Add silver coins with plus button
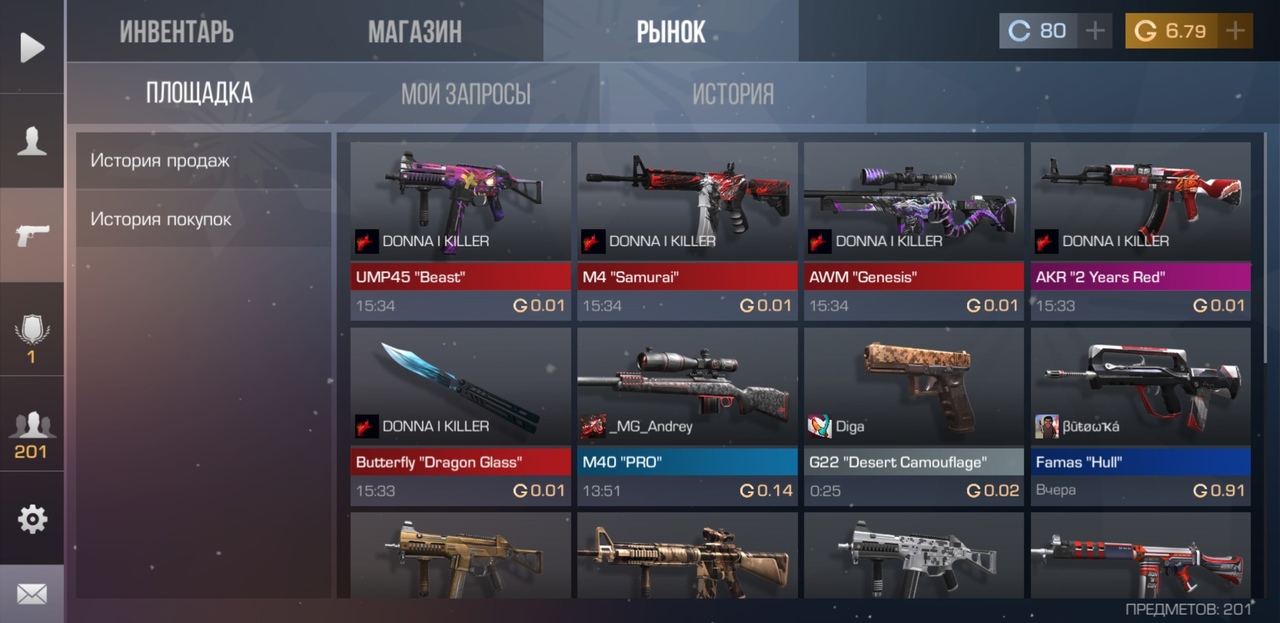Image resolution: width=1280 pixels, height=623 pixels. pyautogui.click(x=1096, y=31)
